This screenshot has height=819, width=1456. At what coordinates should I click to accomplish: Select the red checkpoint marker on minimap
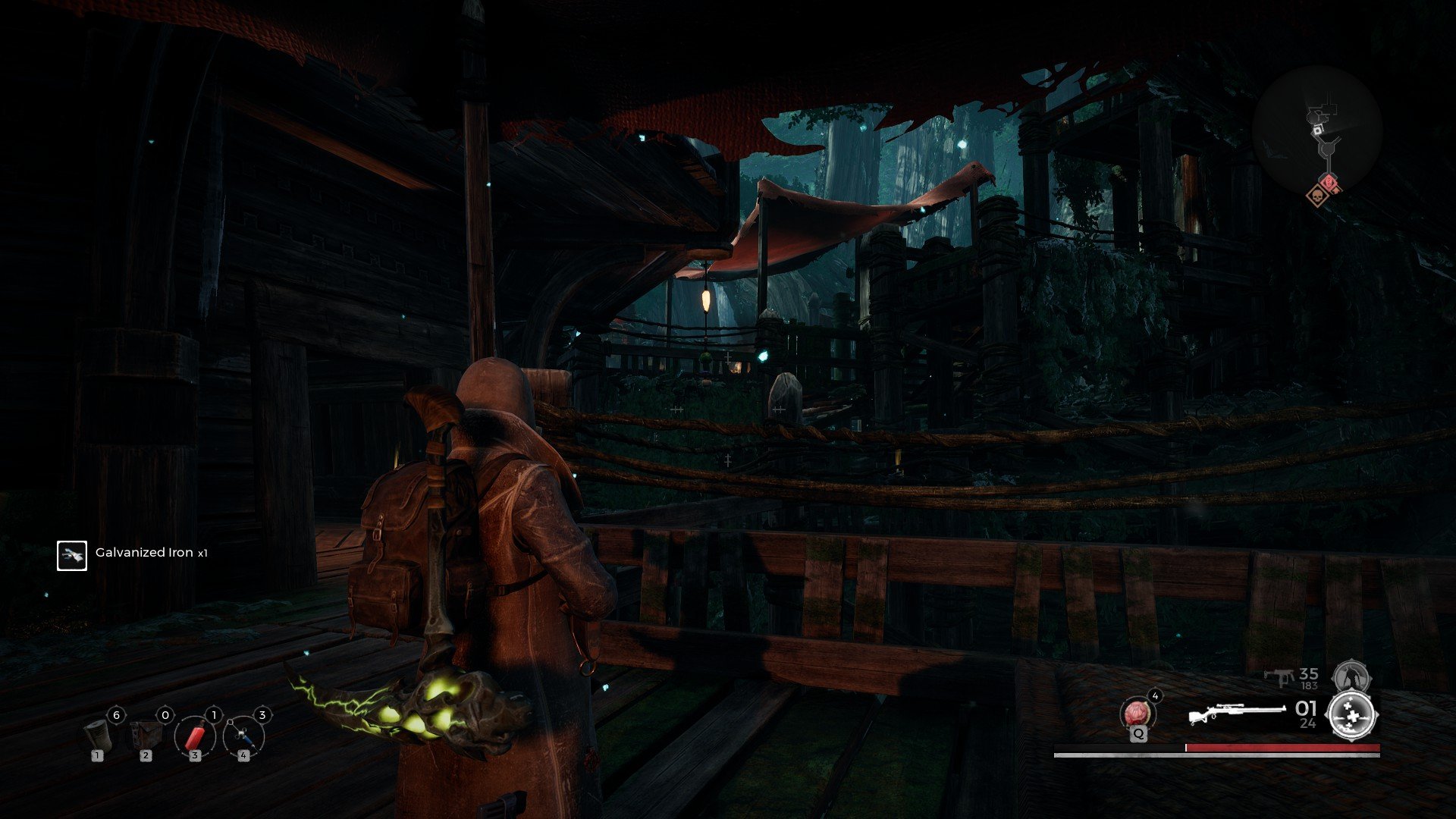point(1329,182)
